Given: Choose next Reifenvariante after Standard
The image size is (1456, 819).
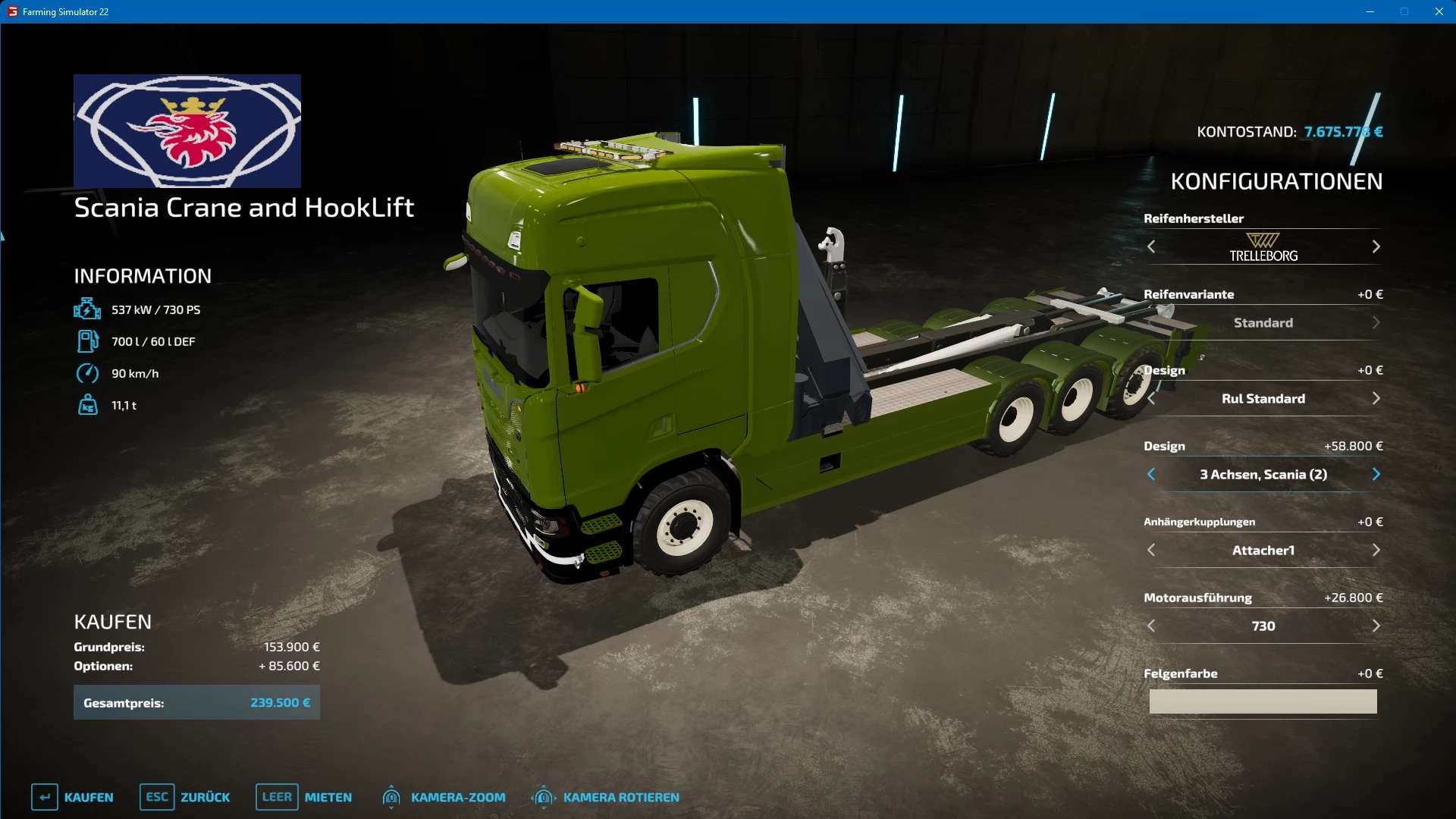Looking at the screenshot, I should click(1376, 323).
